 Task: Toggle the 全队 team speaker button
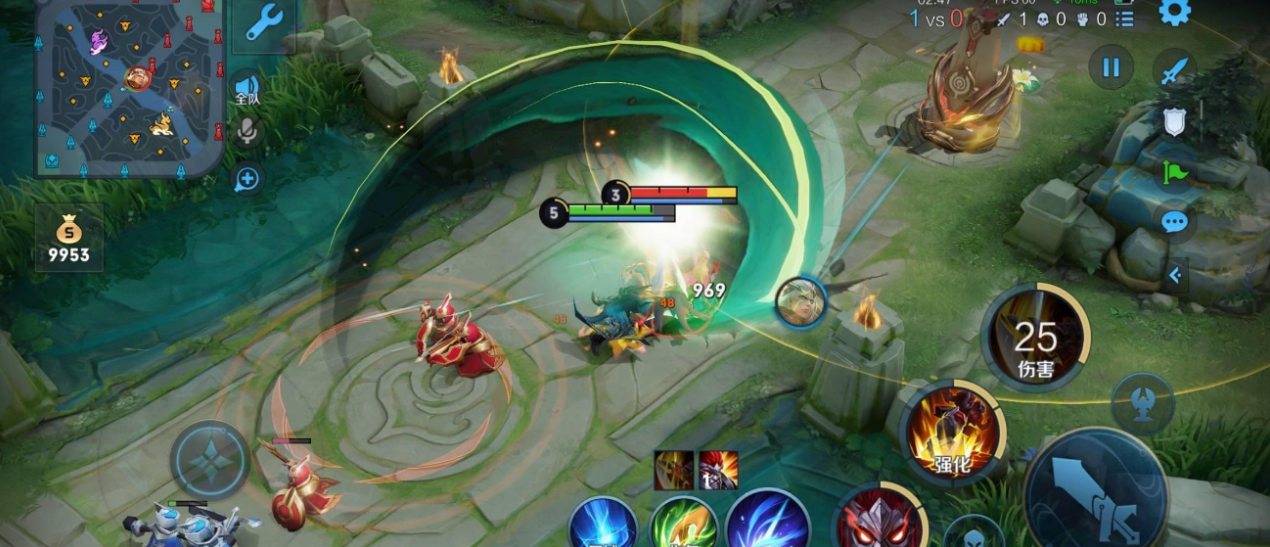[246, 90]
